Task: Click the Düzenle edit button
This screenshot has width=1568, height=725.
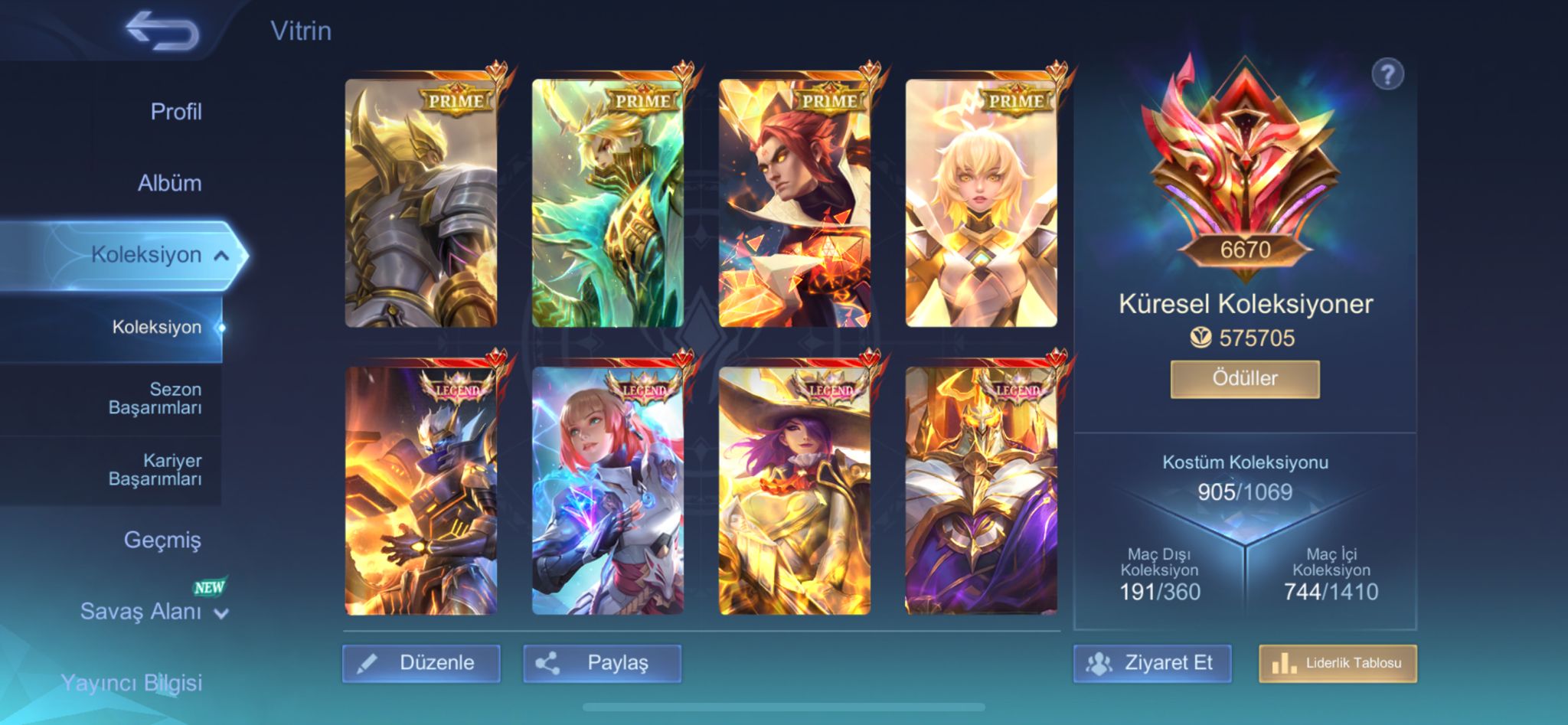Action: 421,663
